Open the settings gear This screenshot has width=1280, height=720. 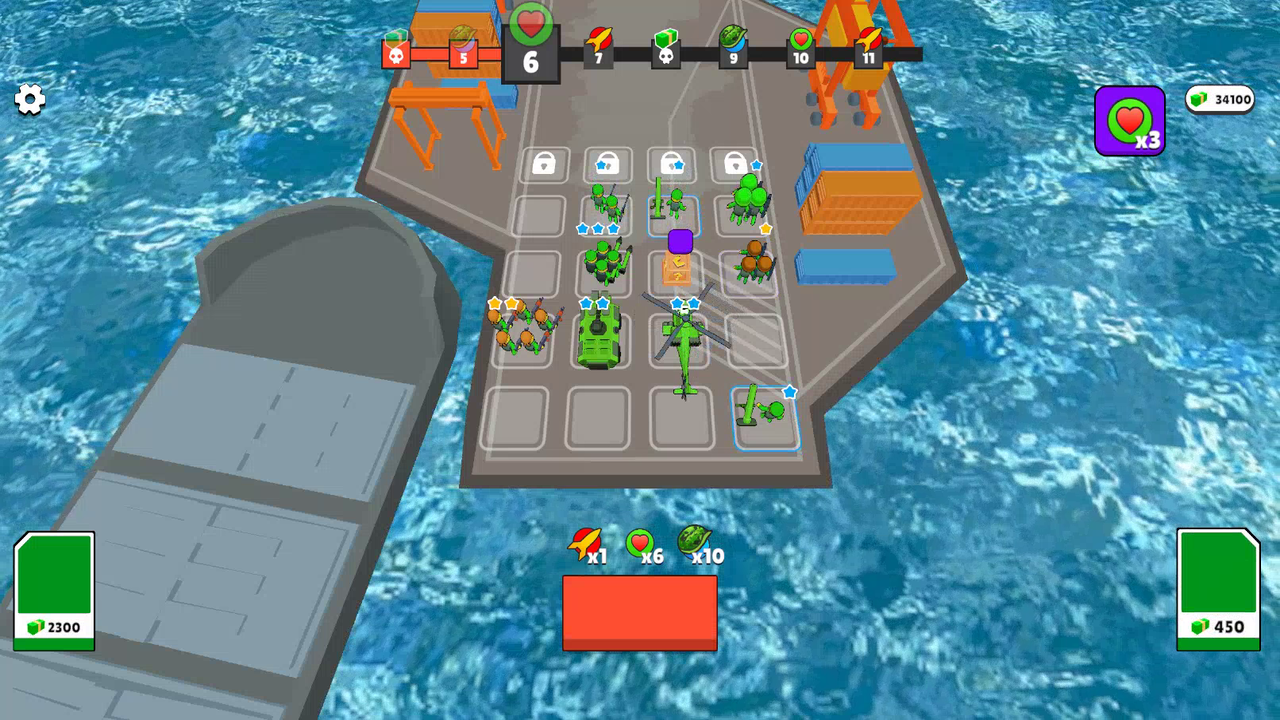29,100
